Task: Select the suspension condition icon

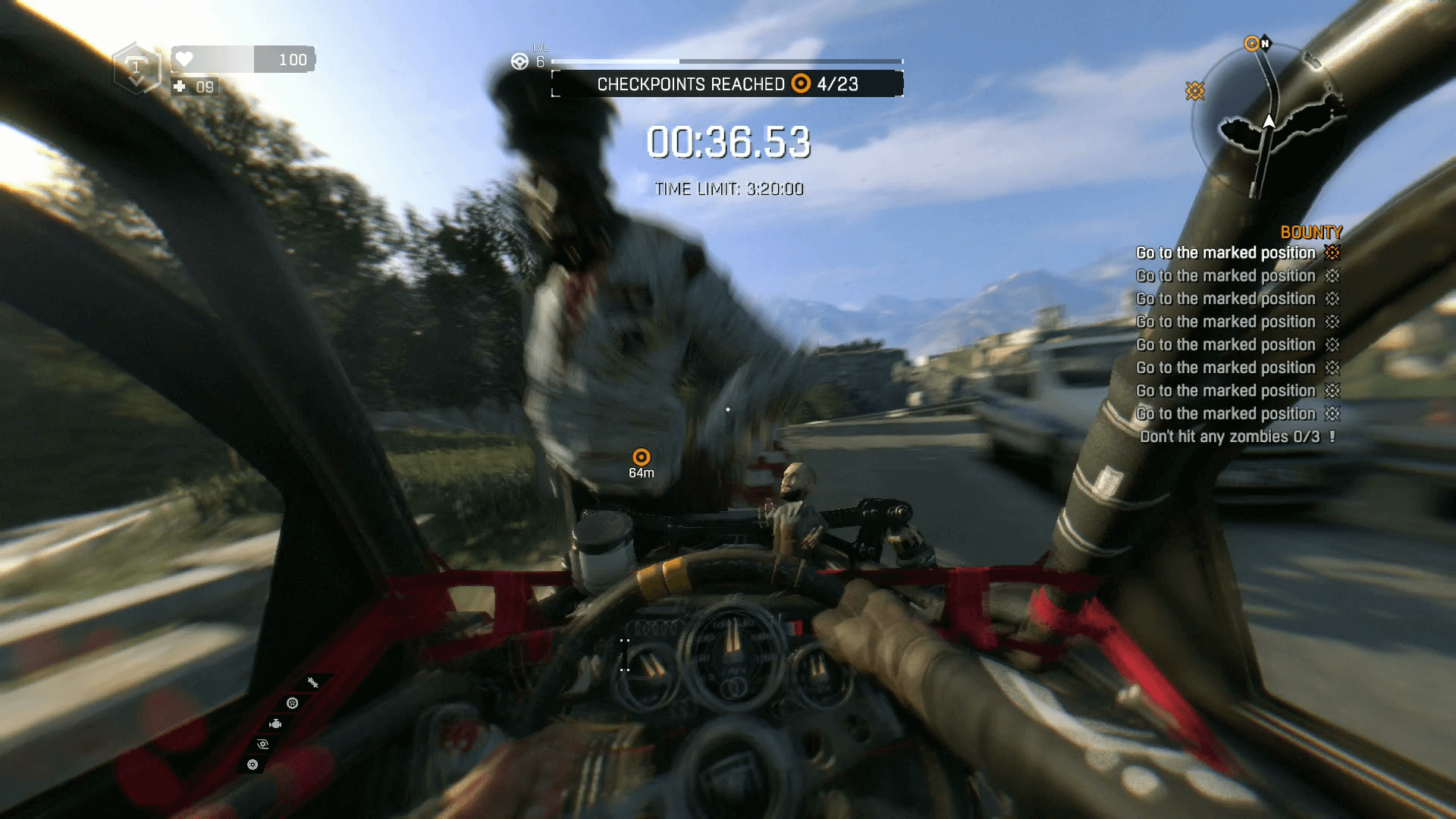Action: pyautogui.click(x=312, y=681)
